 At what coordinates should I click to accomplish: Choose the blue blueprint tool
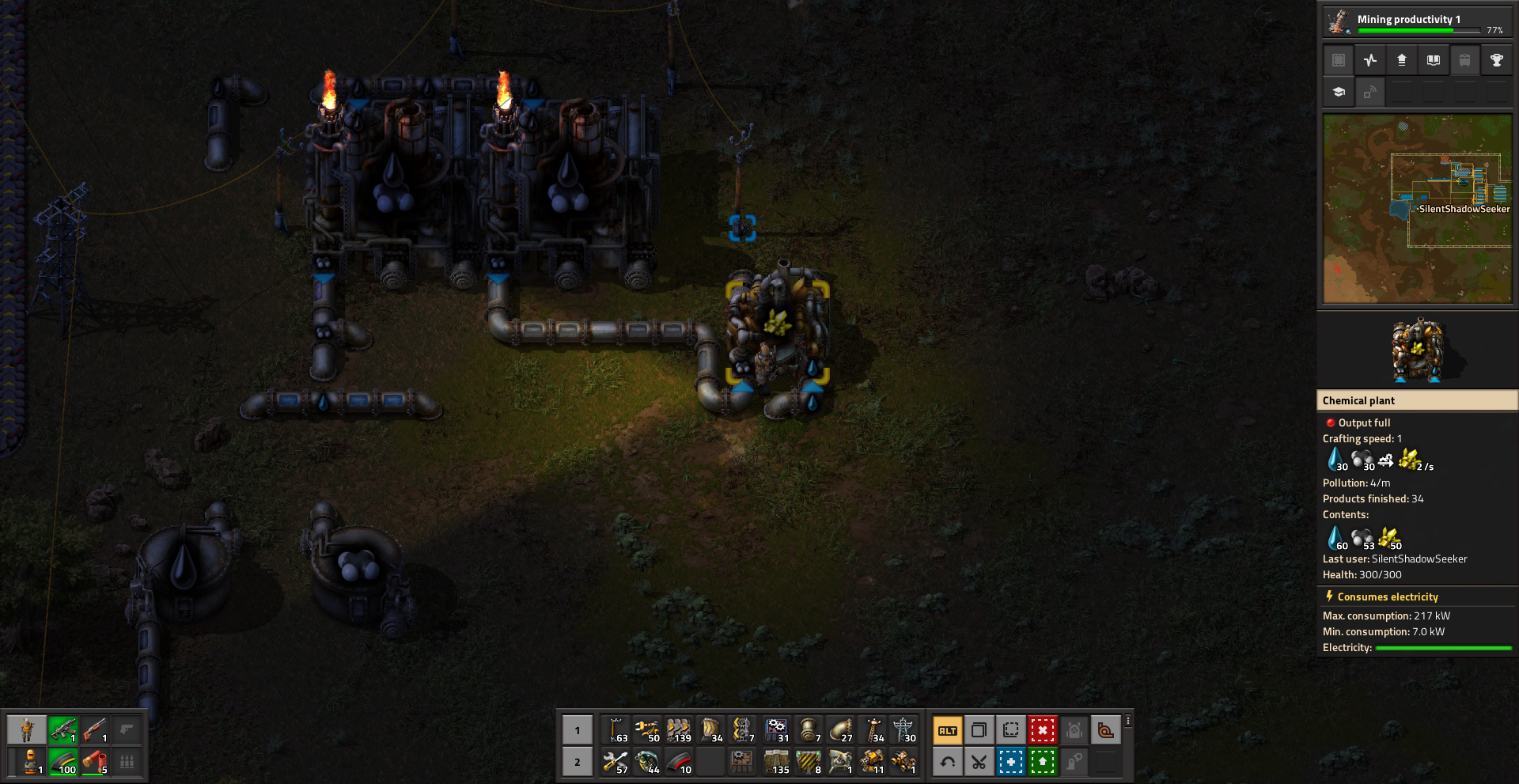point(1010,762)
